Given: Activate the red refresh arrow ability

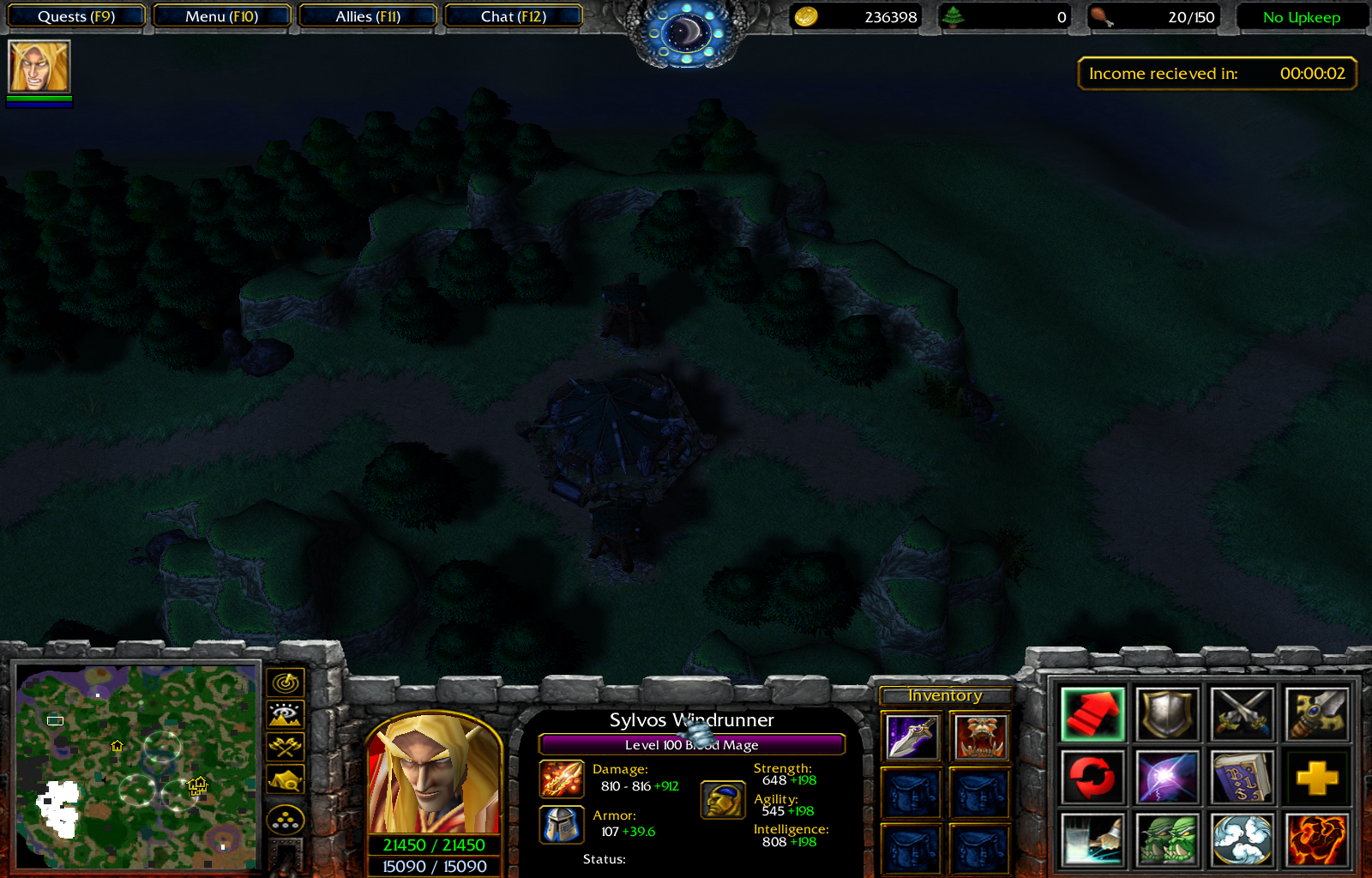Looking at the screenshot, I should (x=1092, y=776).
